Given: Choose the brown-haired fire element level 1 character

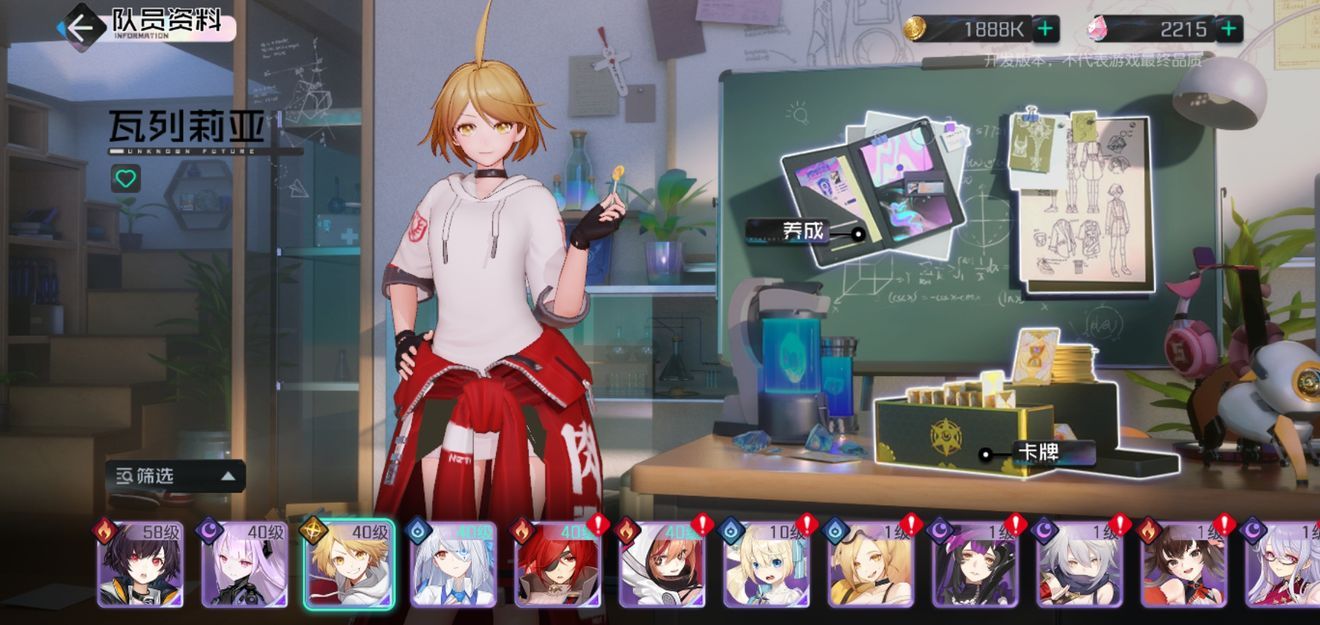Looking at the screenshot, I should click(x=1184, y=566).
